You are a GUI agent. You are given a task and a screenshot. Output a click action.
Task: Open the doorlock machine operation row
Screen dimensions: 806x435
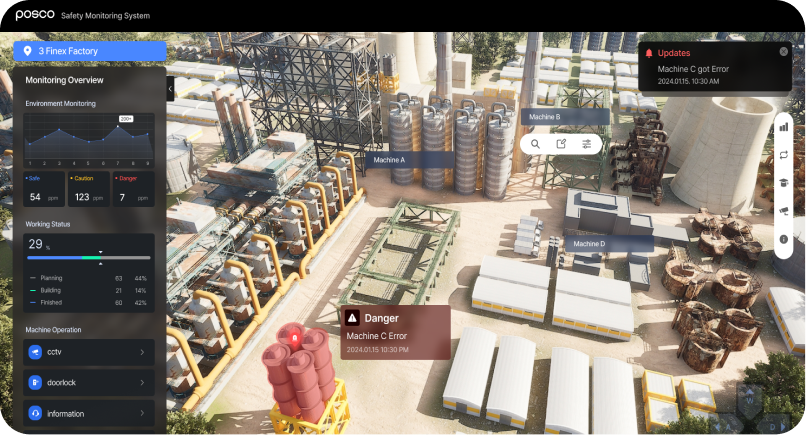coord(89,383)
